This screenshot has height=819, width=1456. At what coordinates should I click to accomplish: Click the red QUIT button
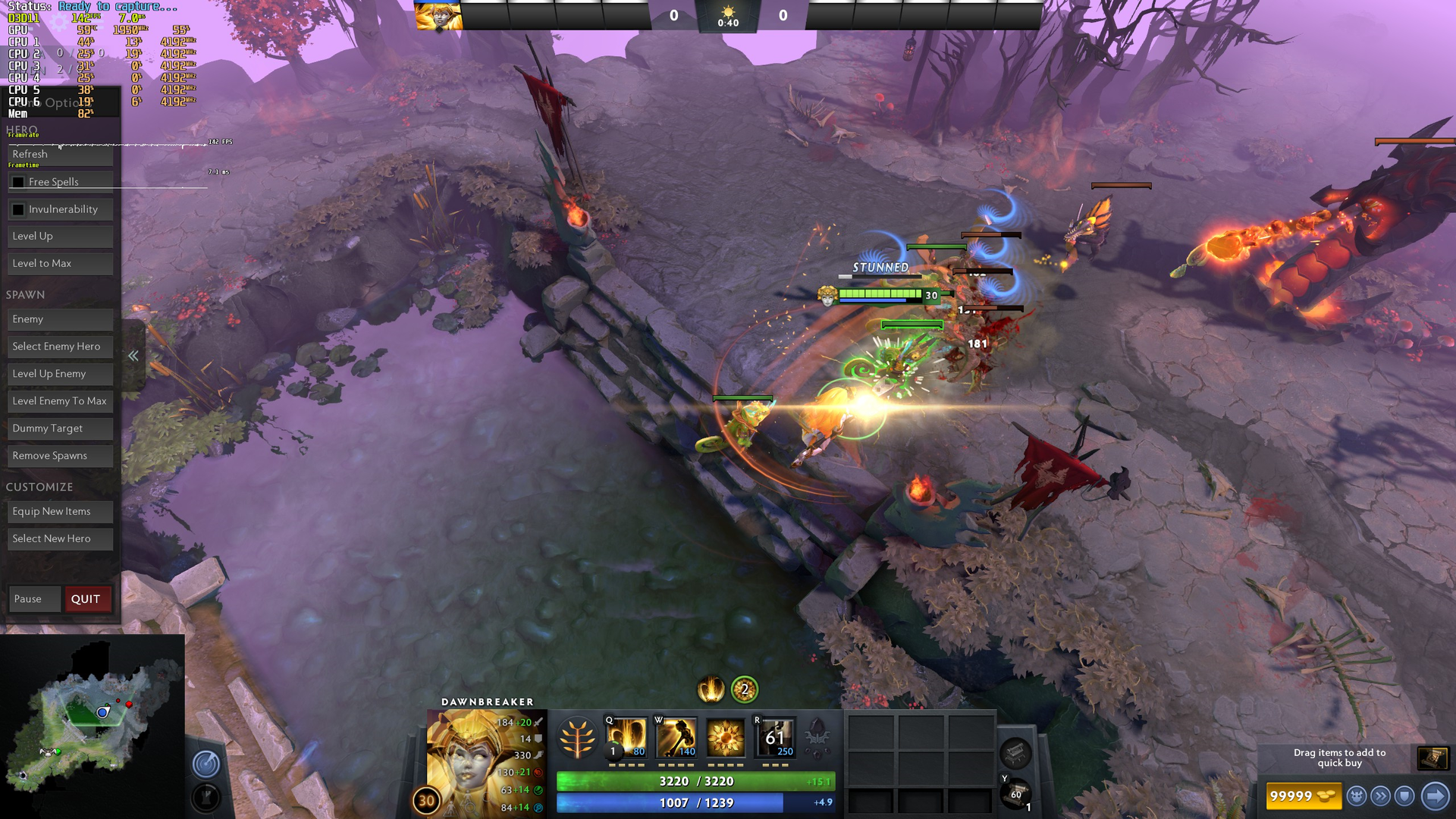[86, 599]
